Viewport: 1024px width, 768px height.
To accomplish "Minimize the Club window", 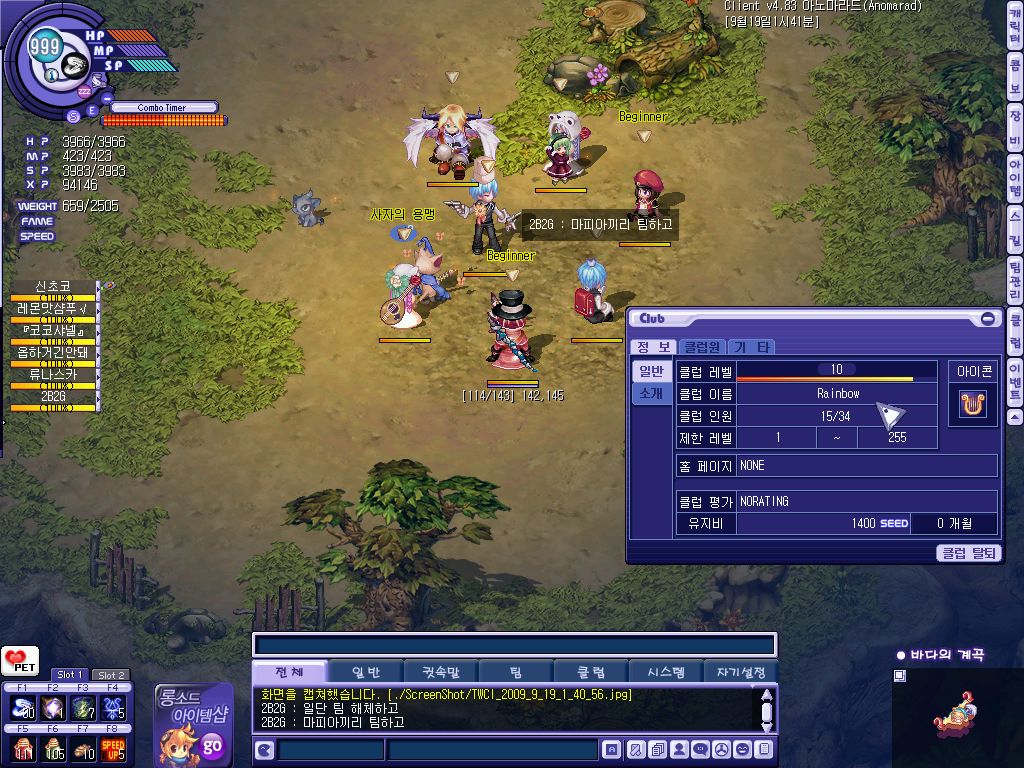I will click(988, 319).
